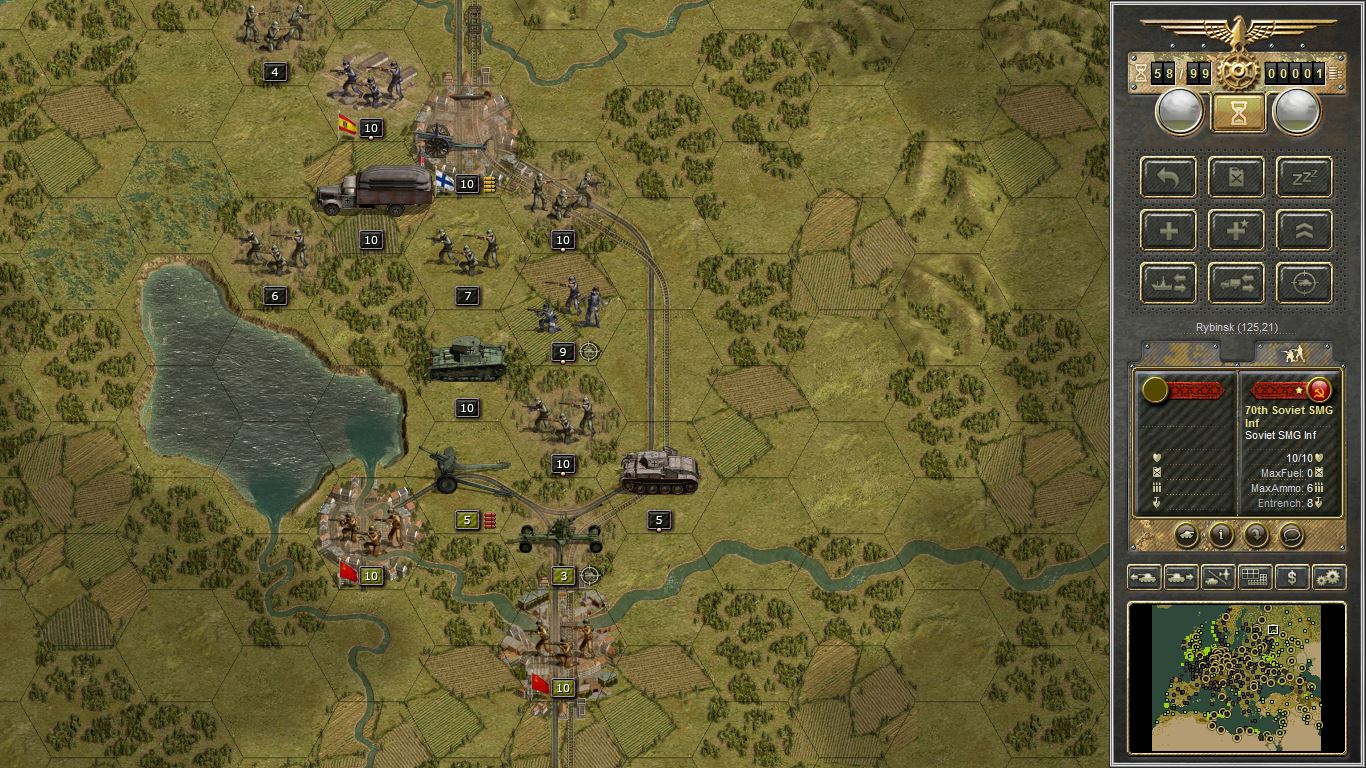The width and height of the screenshot is (1366, 768).
Task: Open the purchase screen
Action: coord(1290,577)
